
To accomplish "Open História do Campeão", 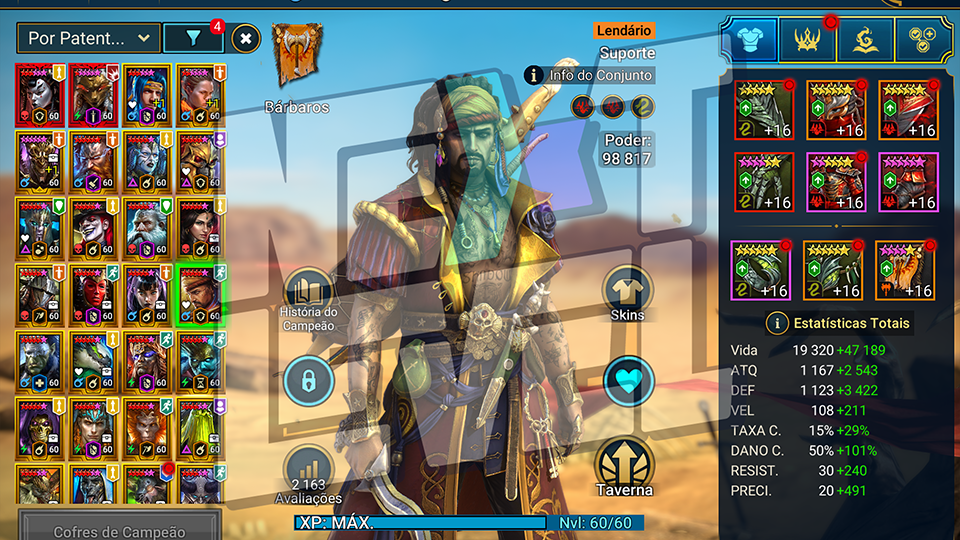I will tap(309, 300).
